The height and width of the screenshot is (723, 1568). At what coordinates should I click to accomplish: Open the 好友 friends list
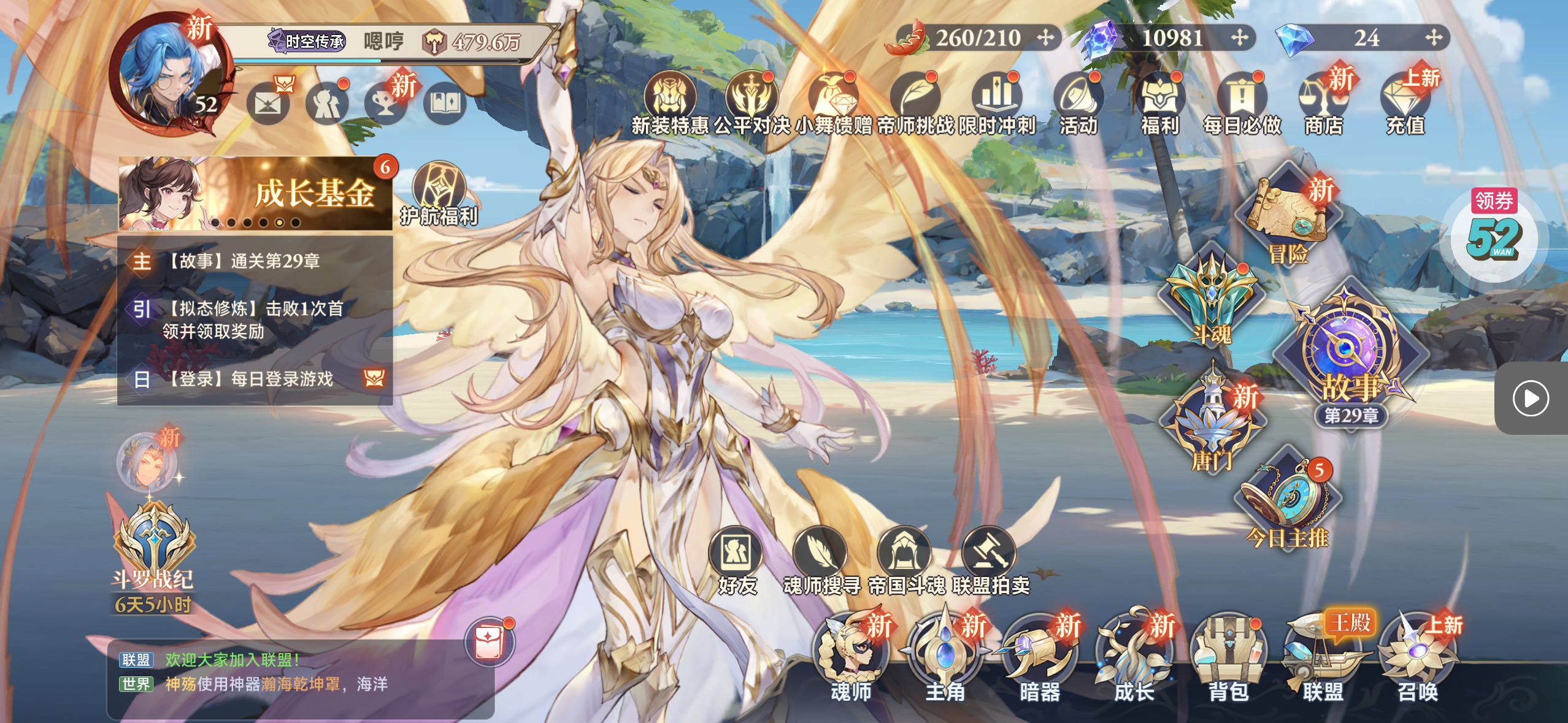(736, 561)
